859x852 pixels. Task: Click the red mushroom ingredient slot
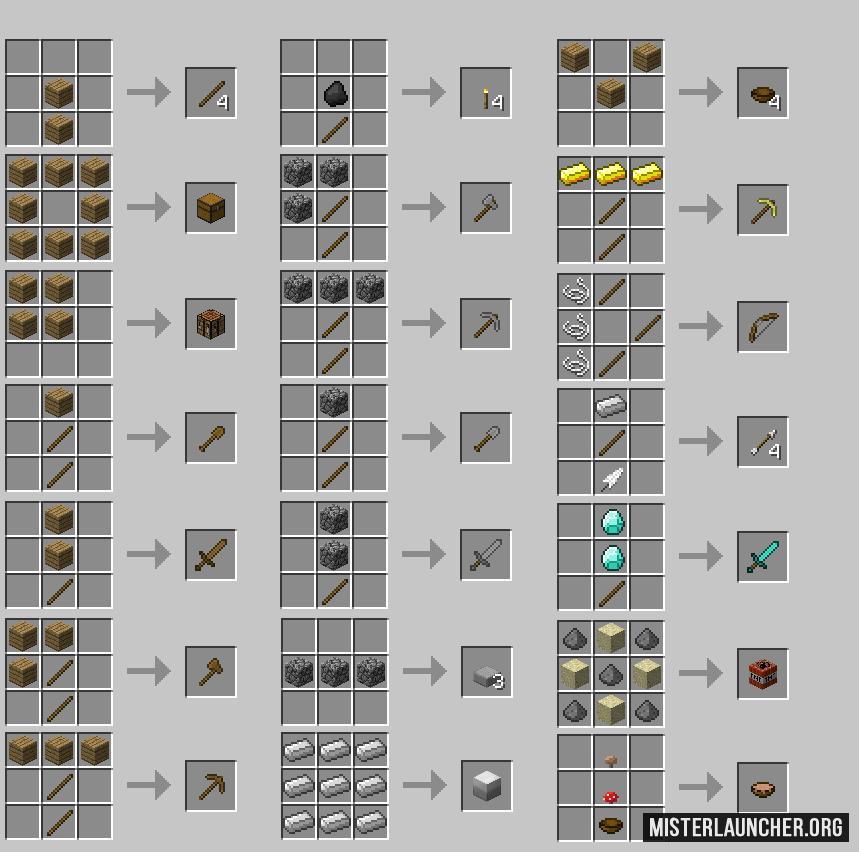tap(611, 796)
